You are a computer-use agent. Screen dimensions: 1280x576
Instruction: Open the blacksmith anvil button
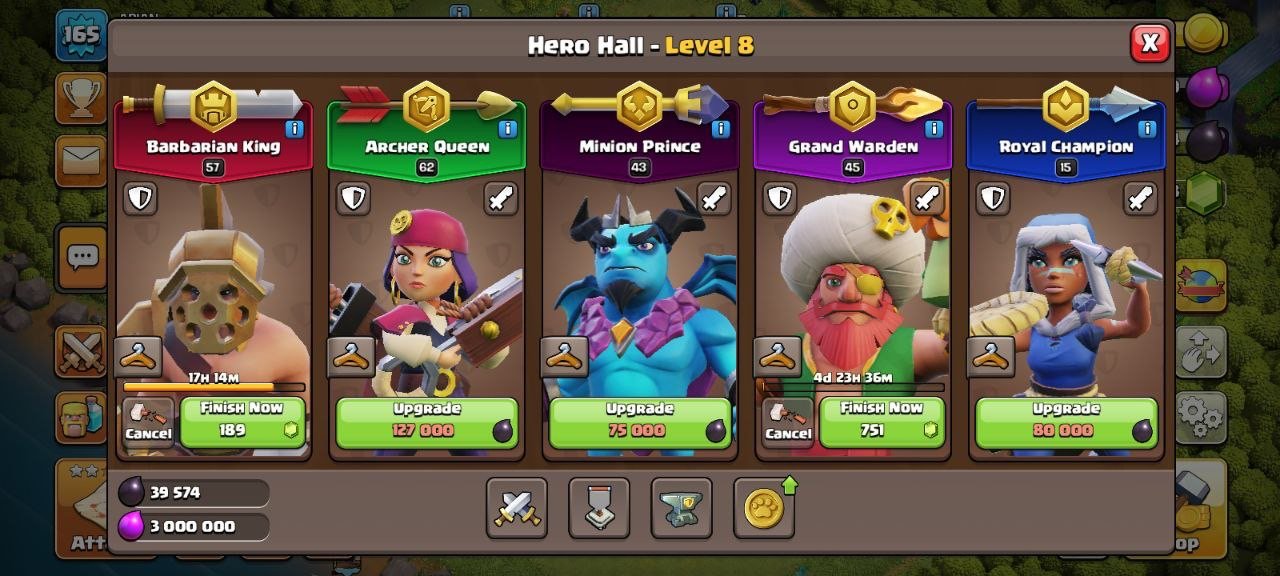coord(681,508)
